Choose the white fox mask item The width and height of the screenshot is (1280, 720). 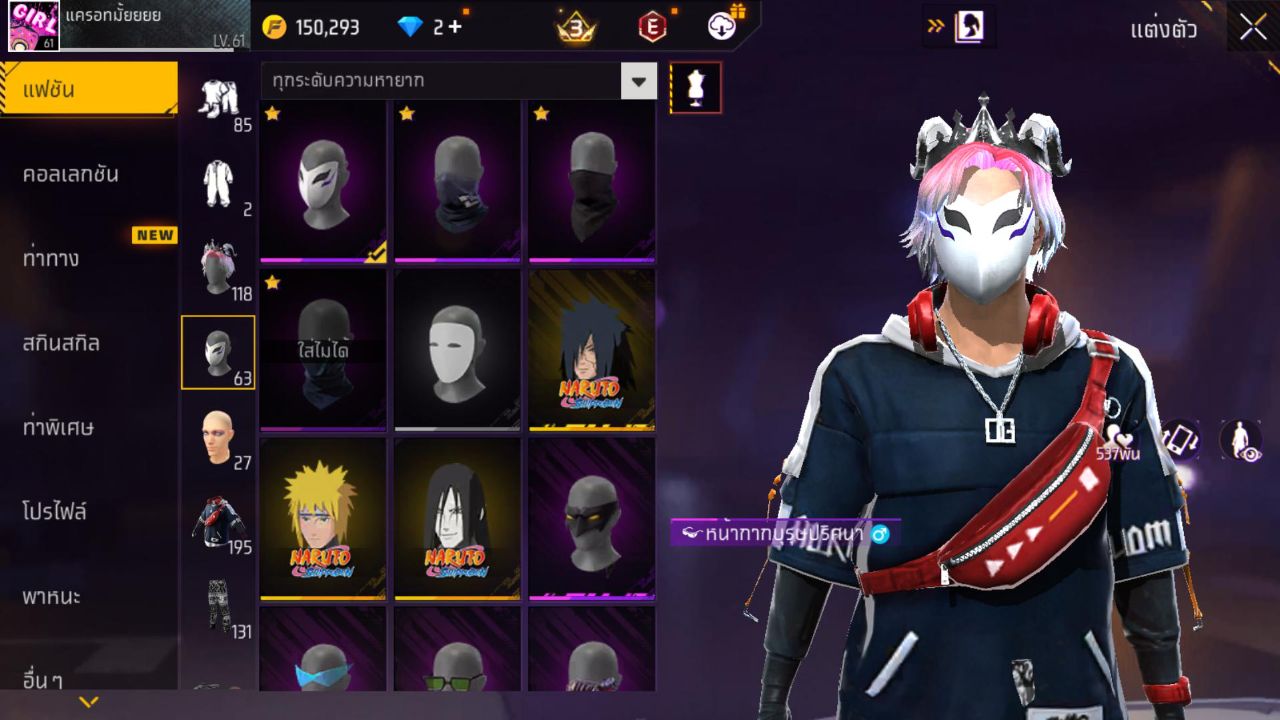click(323, 181)
